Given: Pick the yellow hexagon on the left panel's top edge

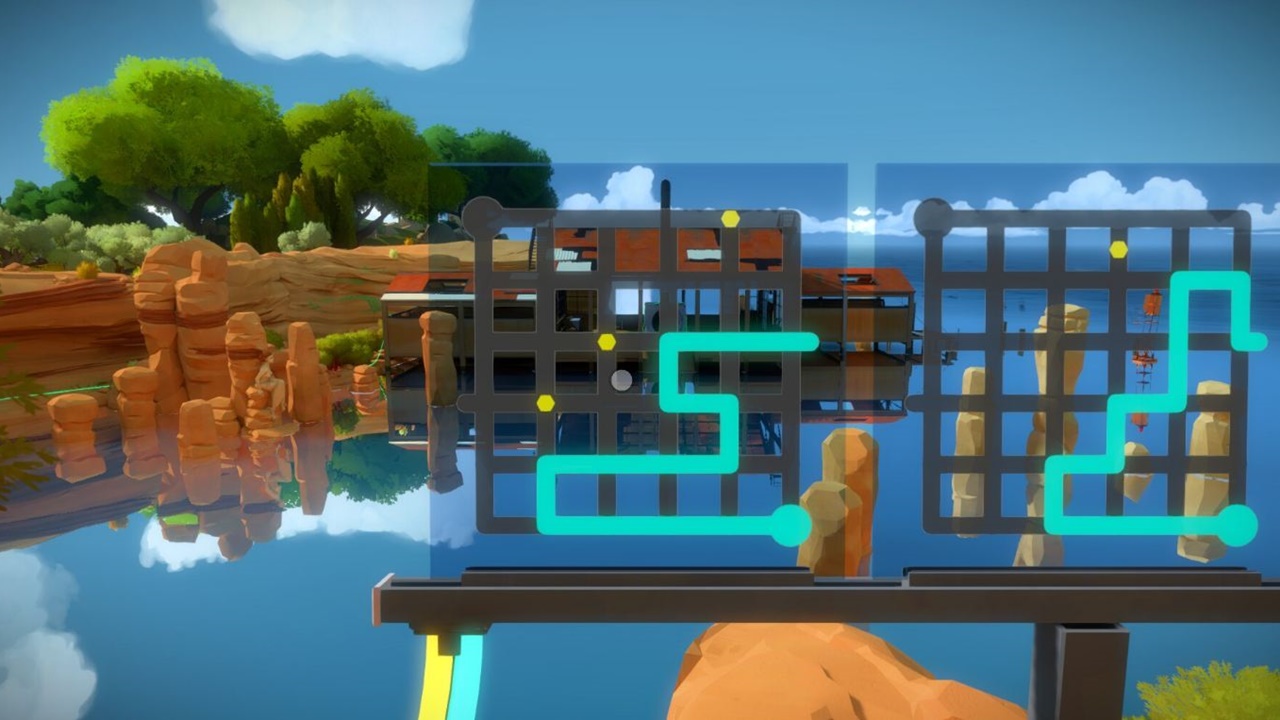Looking at the screenshot, I should [731, 218].
